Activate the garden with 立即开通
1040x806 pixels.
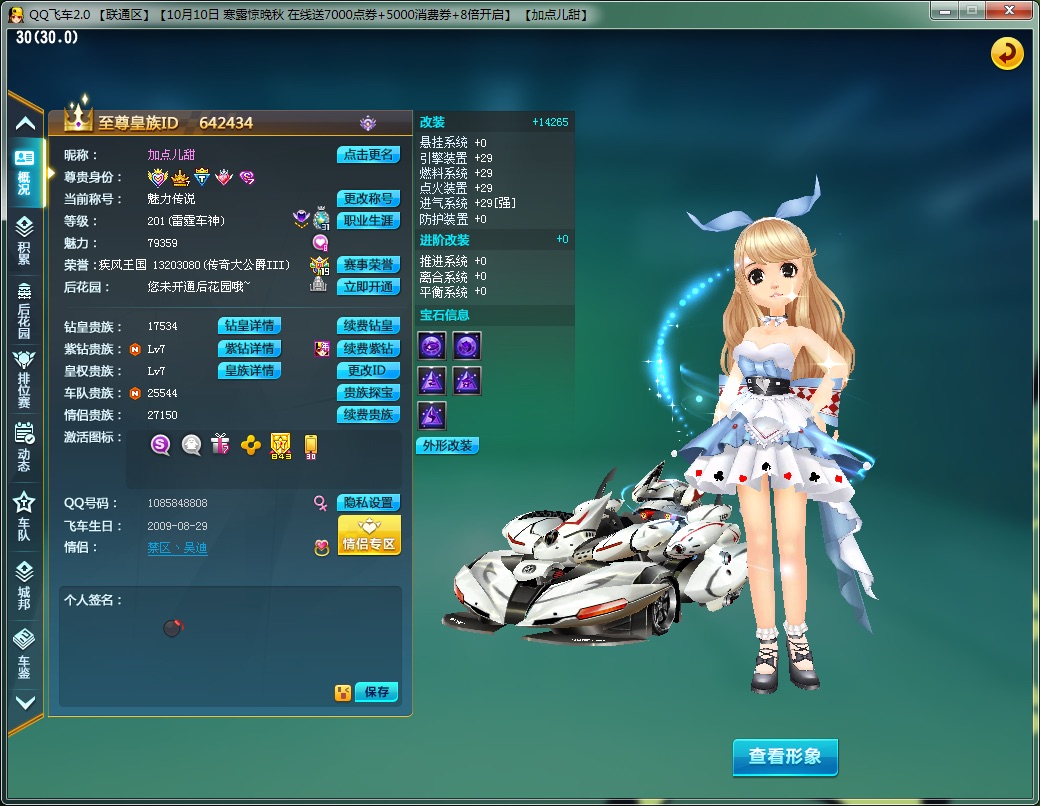368,287
